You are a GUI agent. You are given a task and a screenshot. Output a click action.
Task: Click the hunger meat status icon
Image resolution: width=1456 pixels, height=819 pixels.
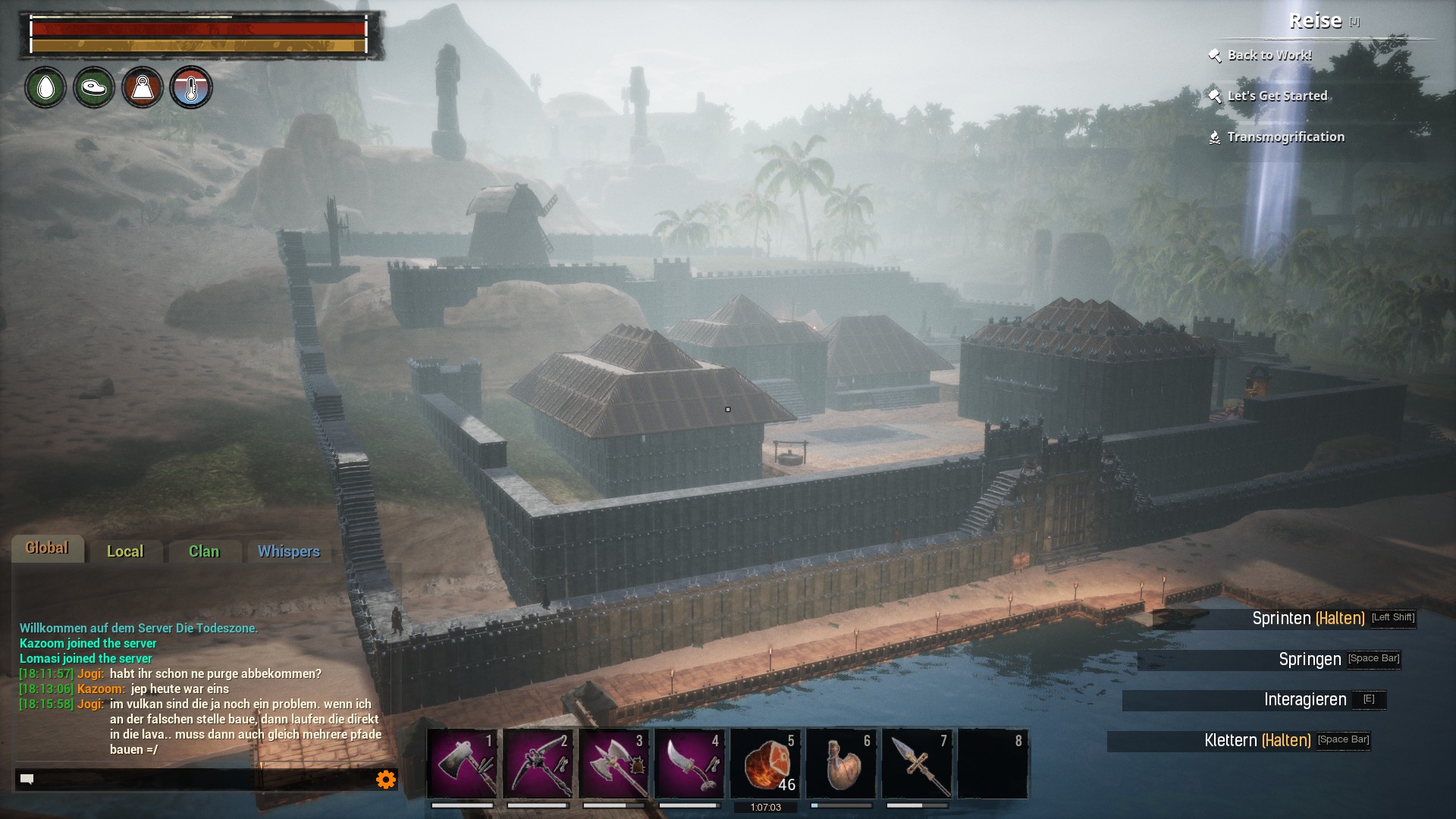point(94,88)
